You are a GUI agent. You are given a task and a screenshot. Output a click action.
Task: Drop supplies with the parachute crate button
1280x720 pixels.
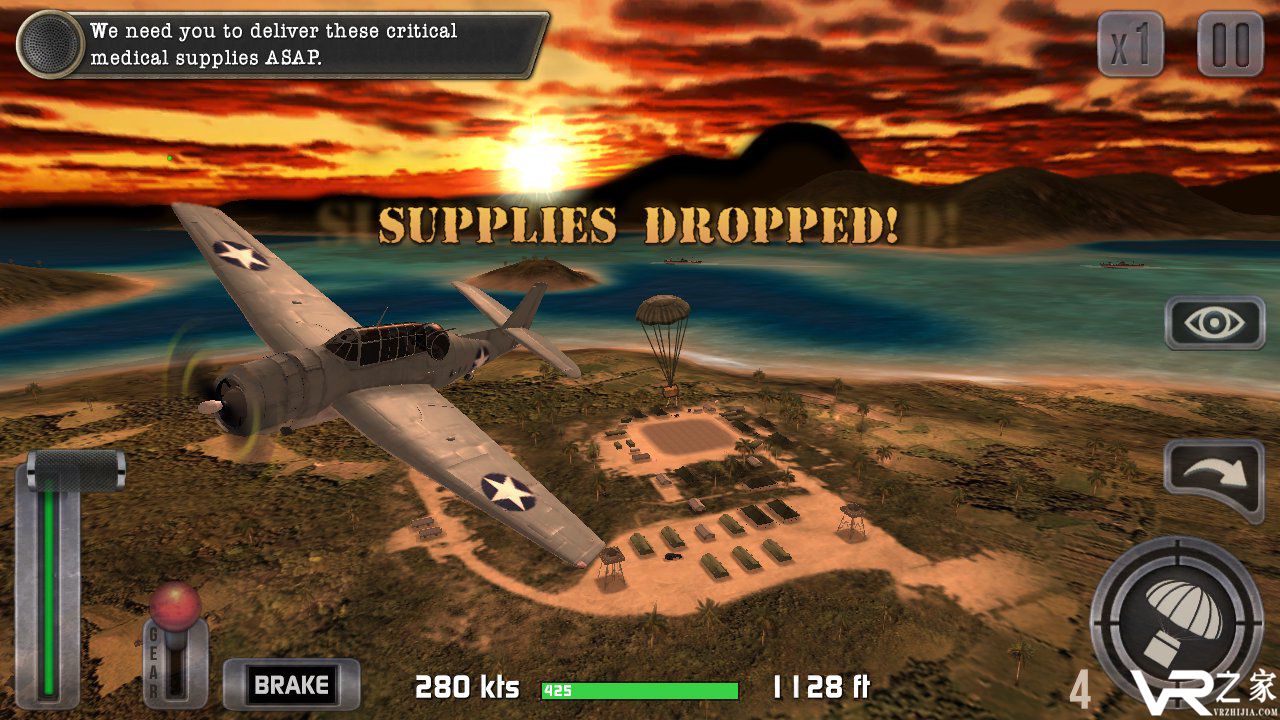click(1177, 610)
